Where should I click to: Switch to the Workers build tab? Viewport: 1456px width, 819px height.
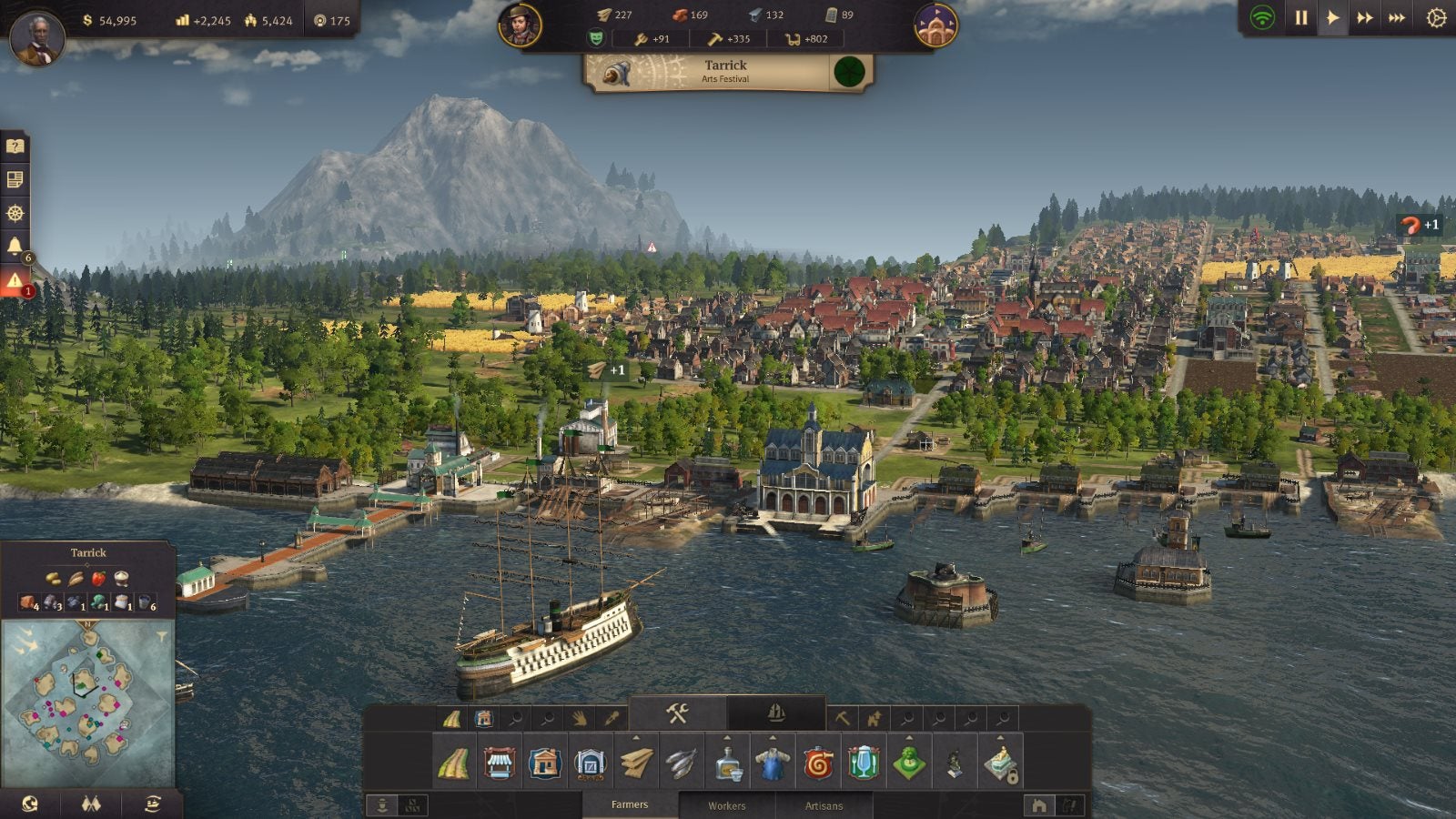[x=726, y=805]
